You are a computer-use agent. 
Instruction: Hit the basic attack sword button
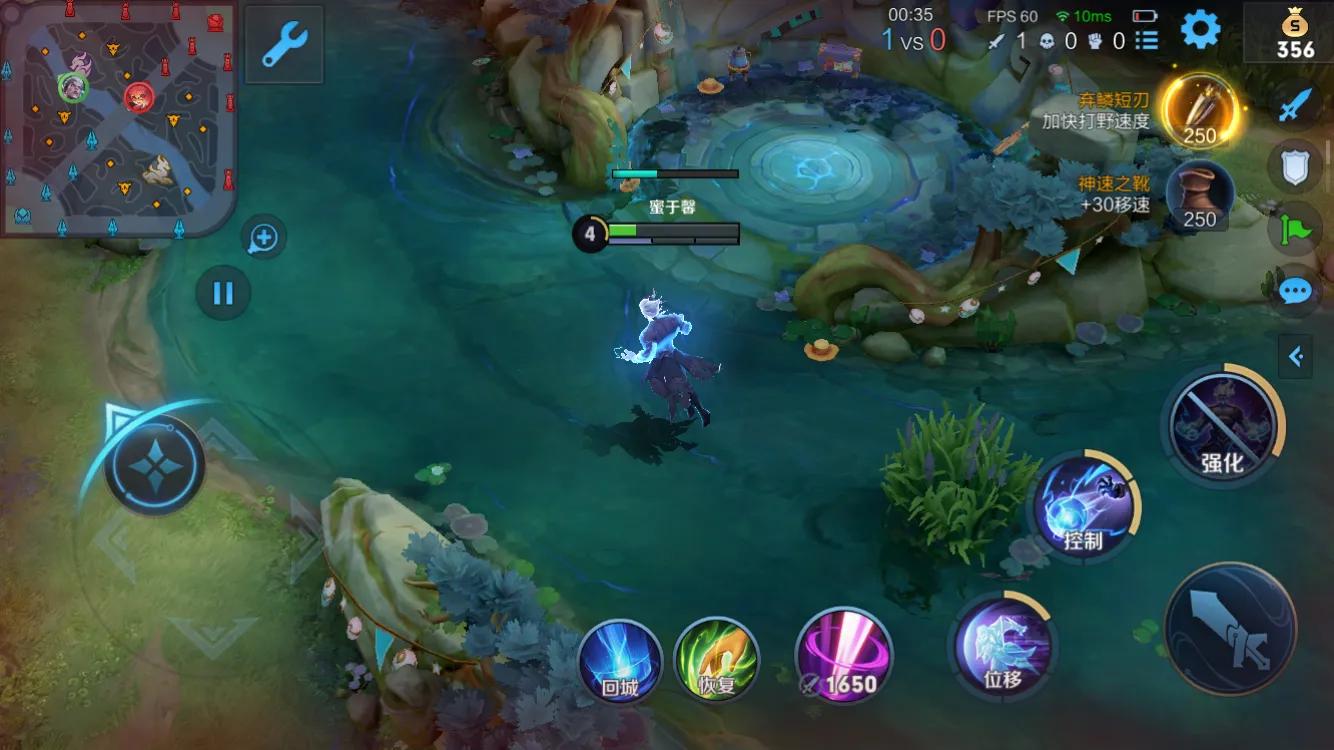[x=1230, y=628]
